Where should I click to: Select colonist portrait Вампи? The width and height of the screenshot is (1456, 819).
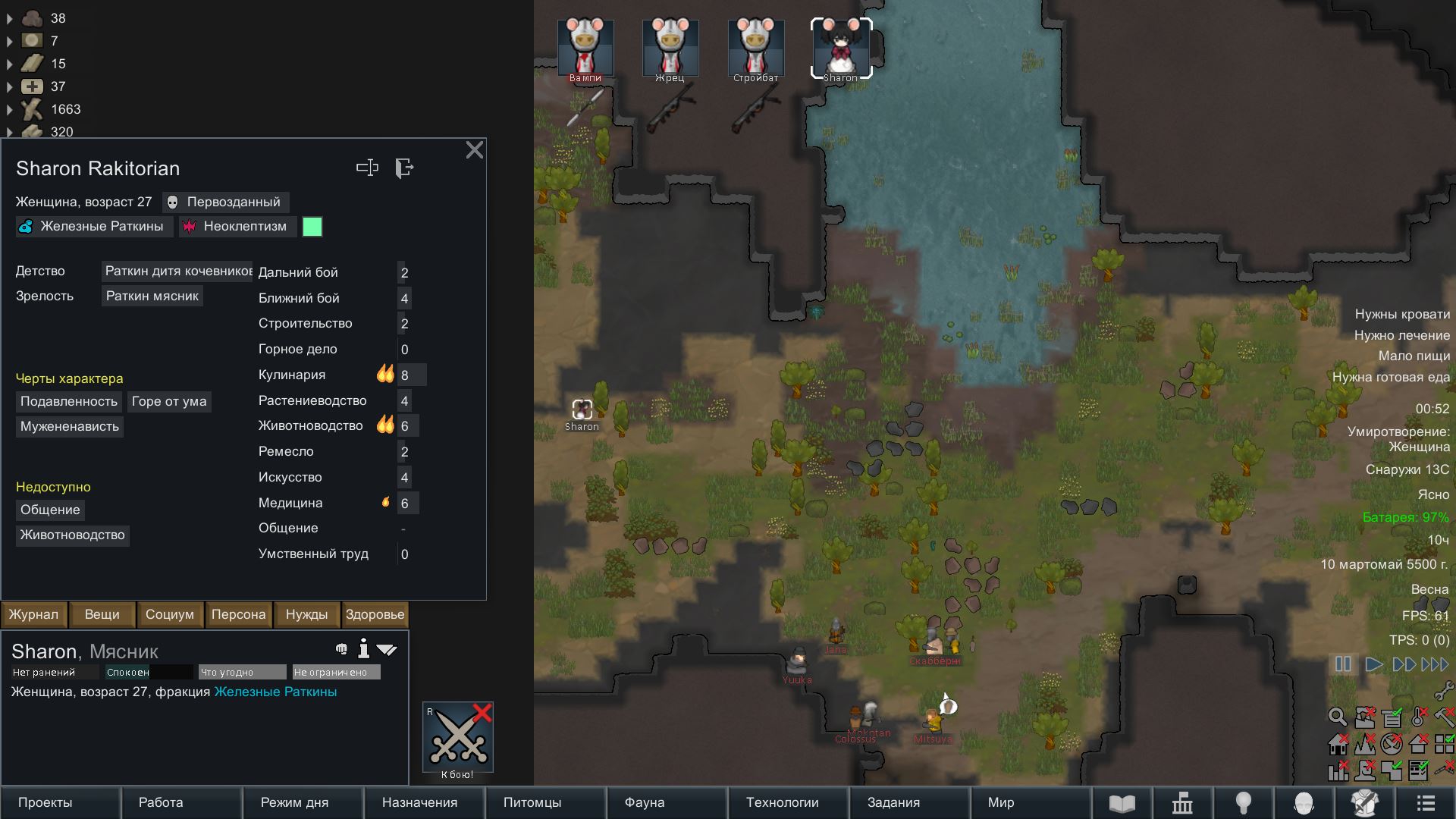pyautogui.click(x=585, y=49)
